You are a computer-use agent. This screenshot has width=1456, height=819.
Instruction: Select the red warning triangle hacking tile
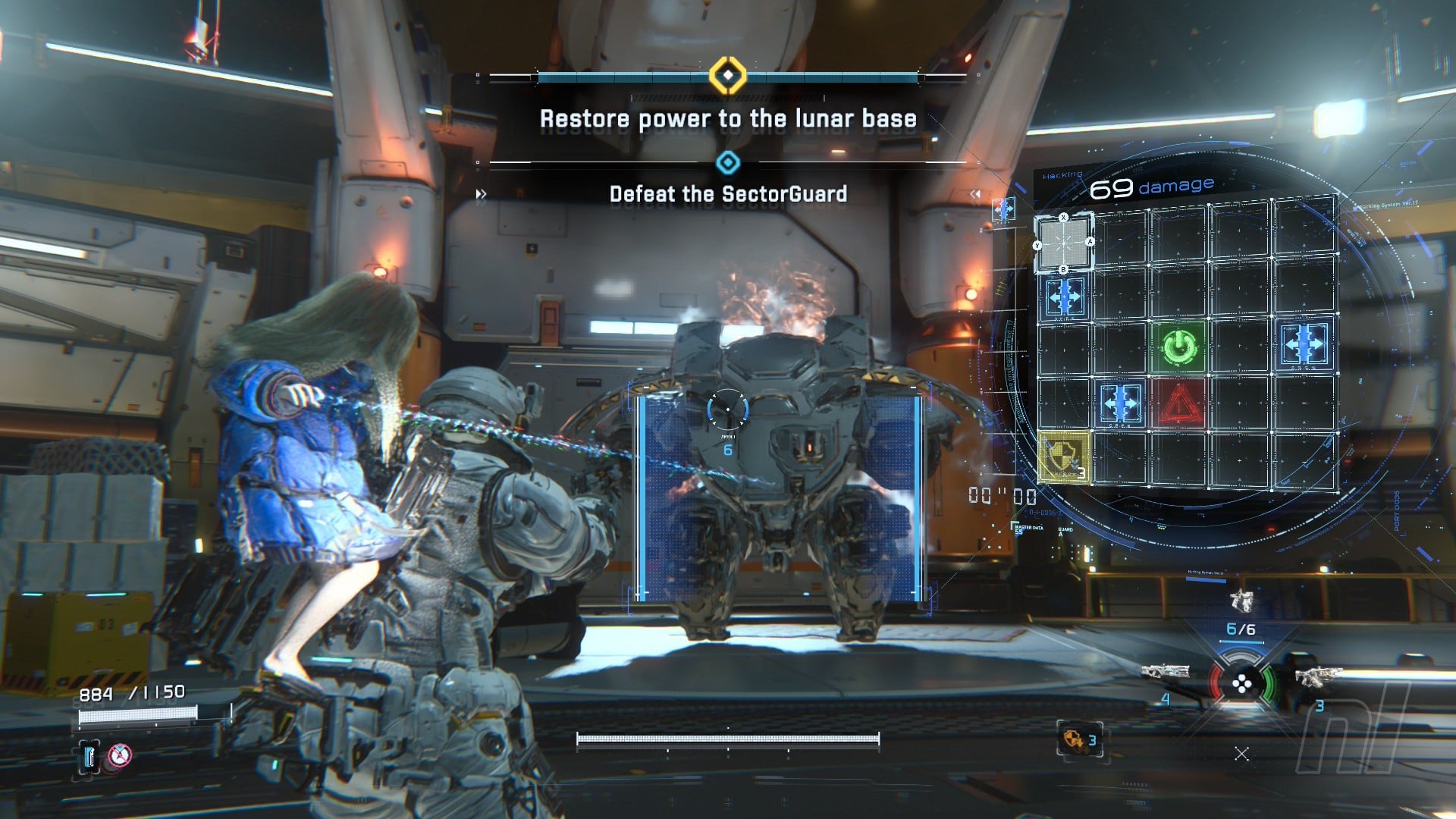pos(1179,404)
